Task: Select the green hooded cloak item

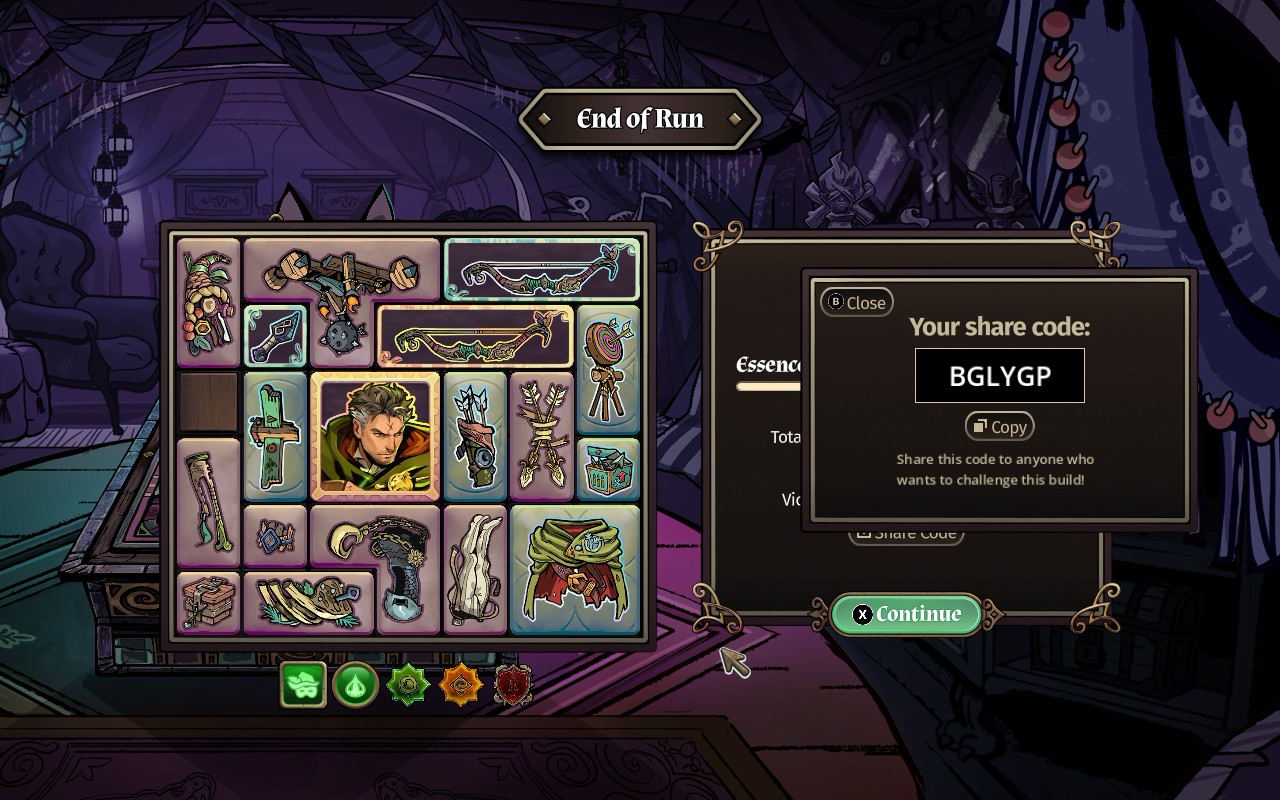Action: point(575,569)
